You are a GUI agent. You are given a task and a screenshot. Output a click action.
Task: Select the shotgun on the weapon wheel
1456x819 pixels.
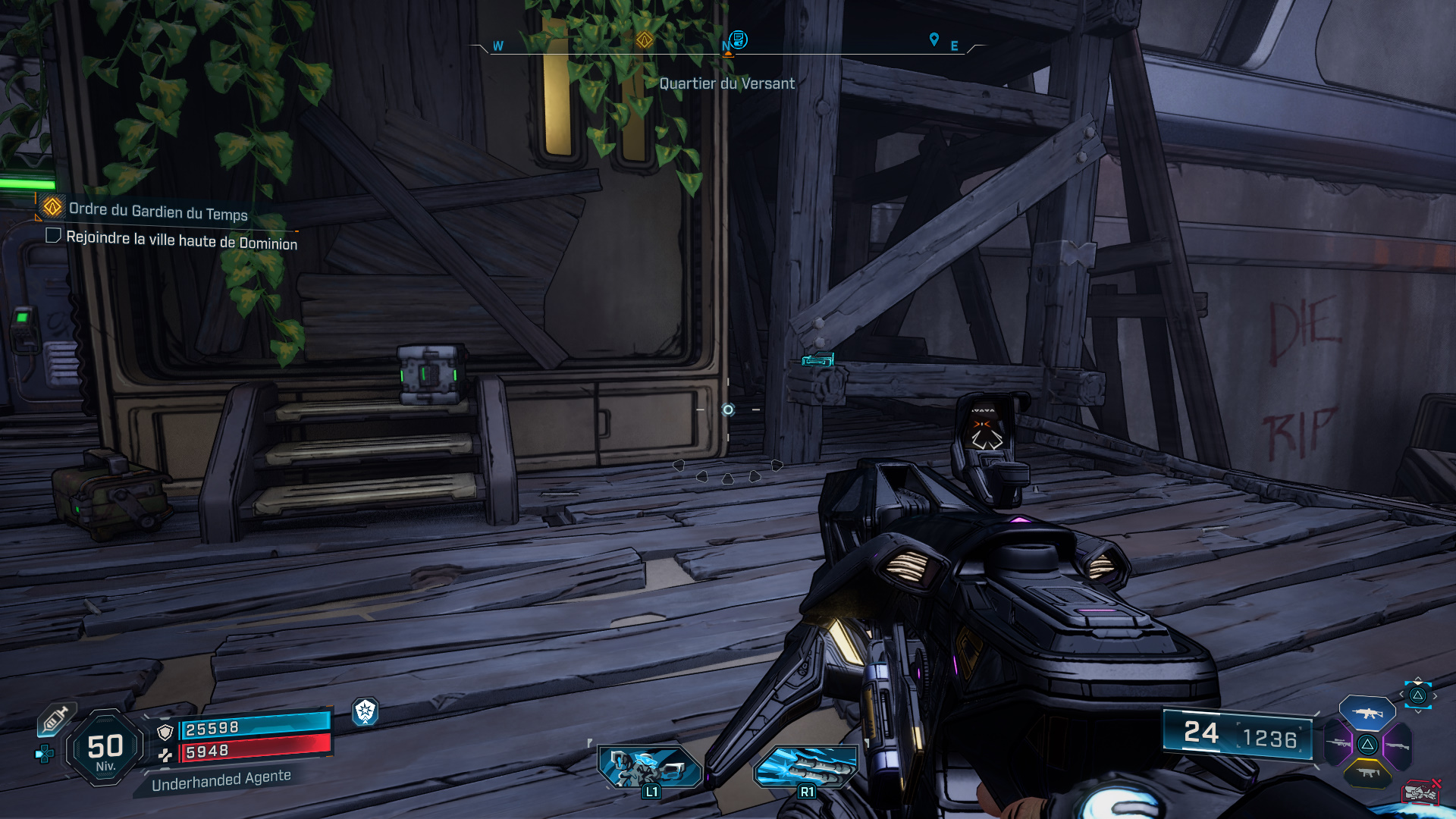click(1397, 745)
